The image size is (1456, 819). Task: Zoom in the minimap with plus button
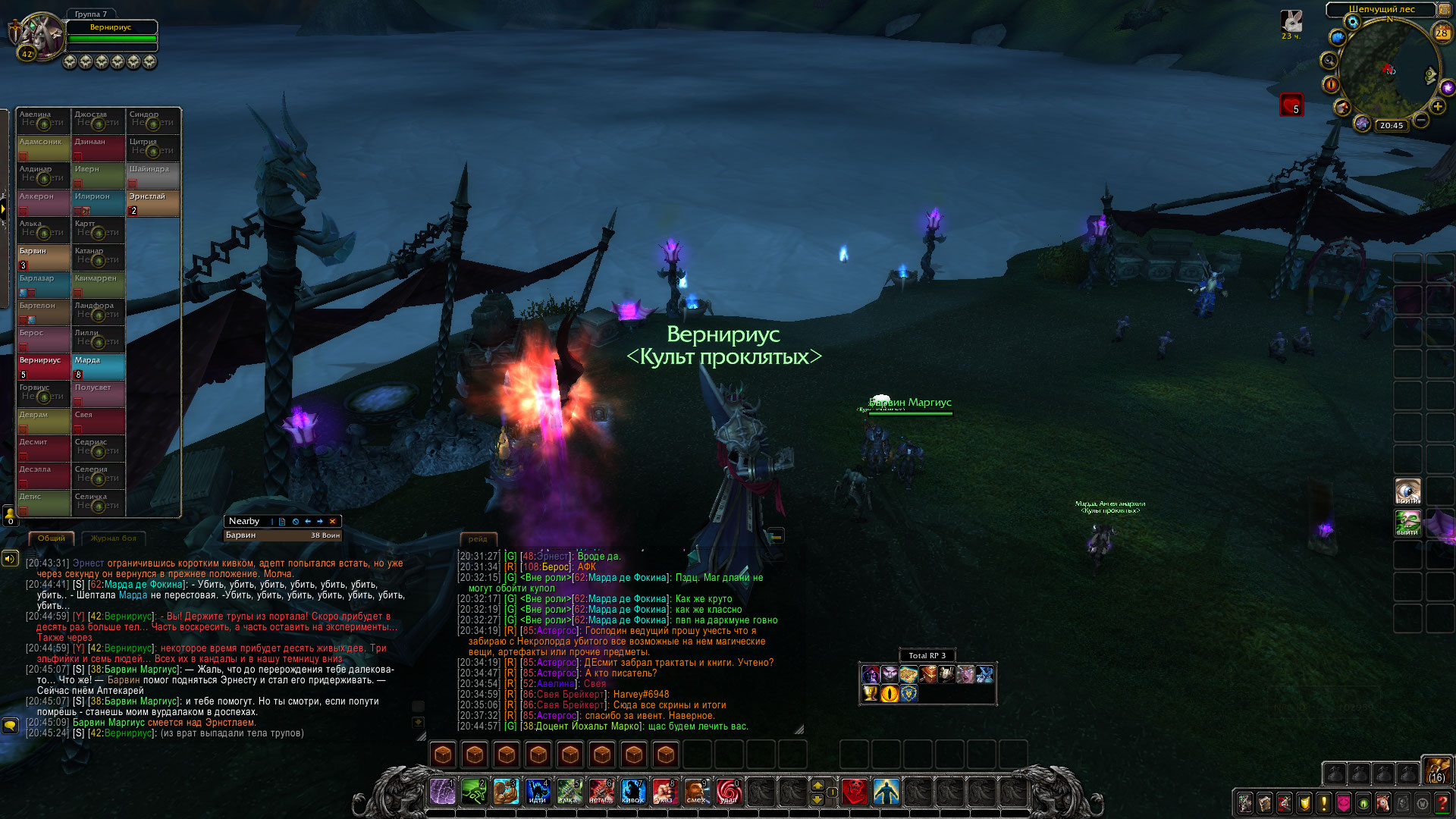(x=1437, y=107)
